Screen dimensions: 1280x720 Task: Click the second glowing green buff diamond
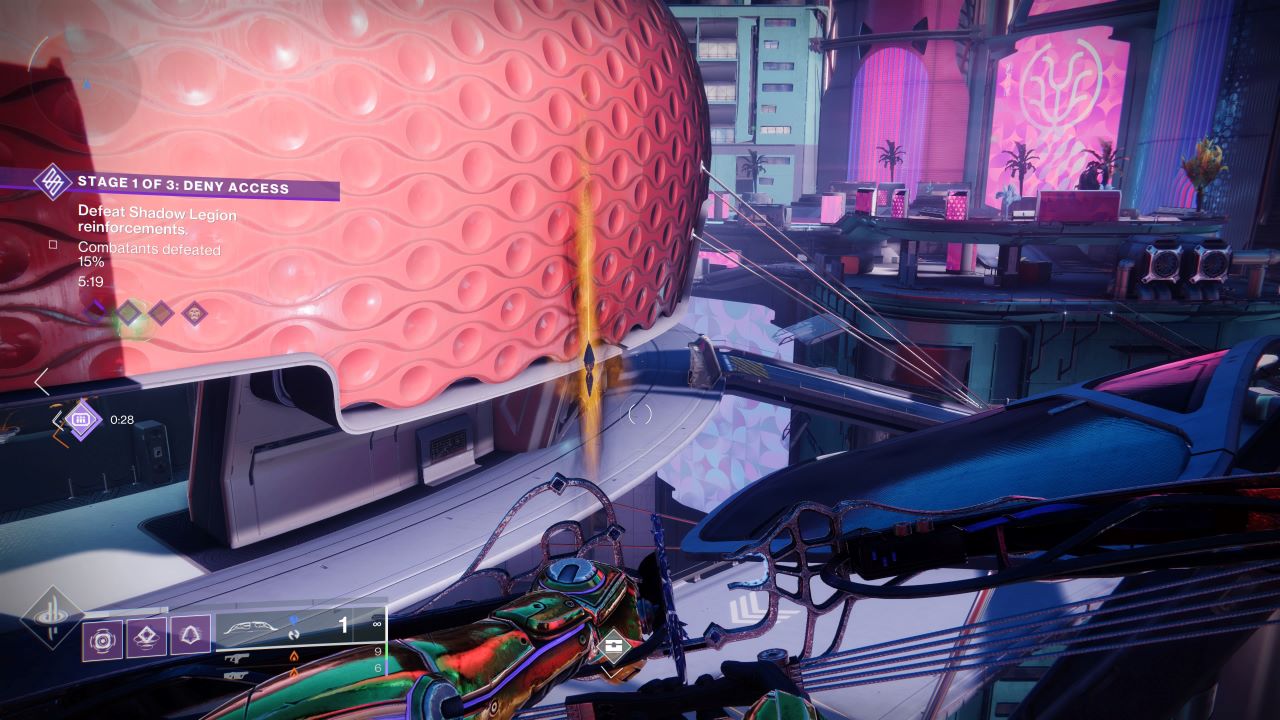(x=127, y=313)
